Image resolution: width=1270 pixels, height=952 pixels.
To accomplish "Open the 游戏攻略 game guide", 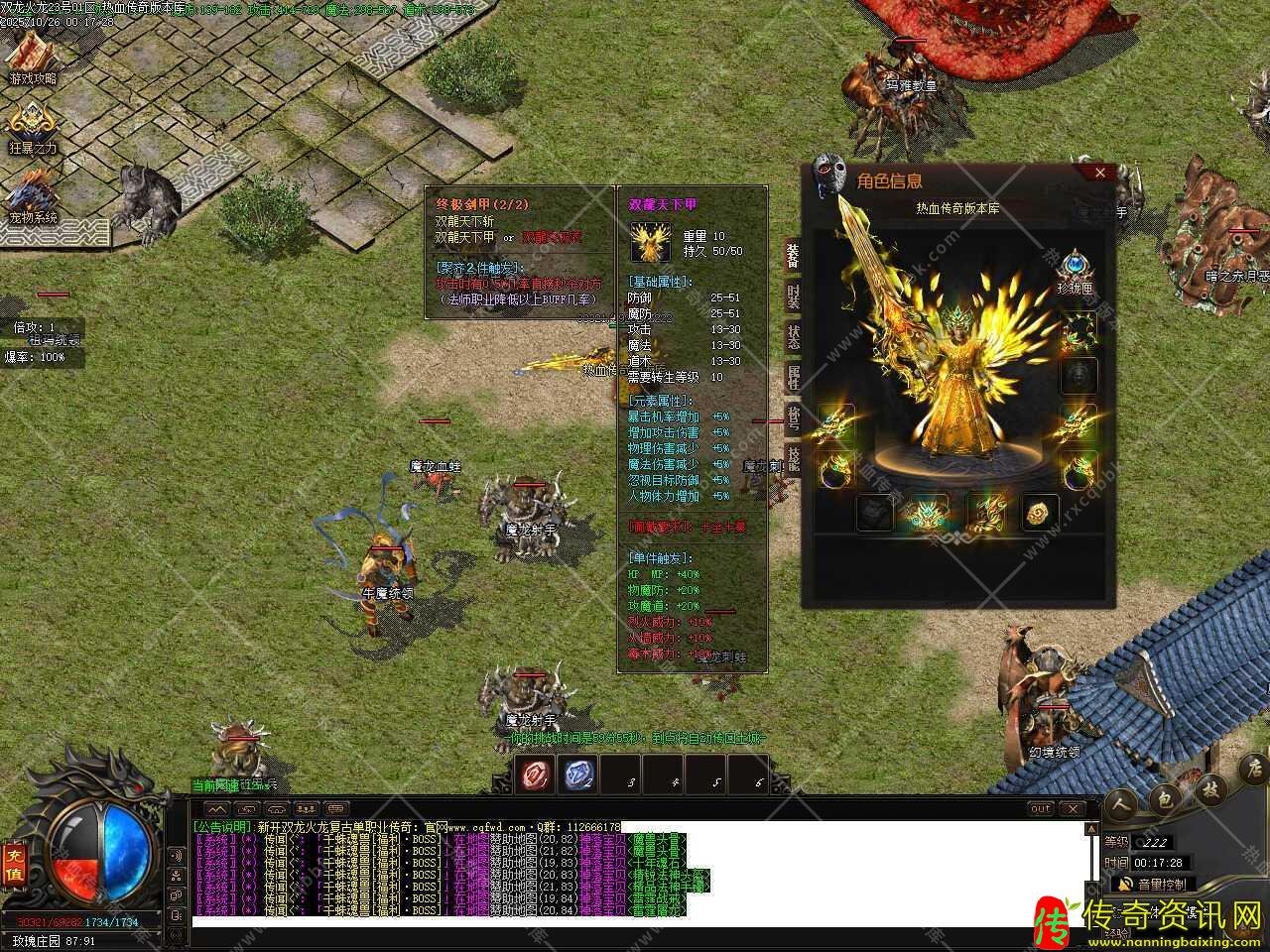I will (33, 58).
